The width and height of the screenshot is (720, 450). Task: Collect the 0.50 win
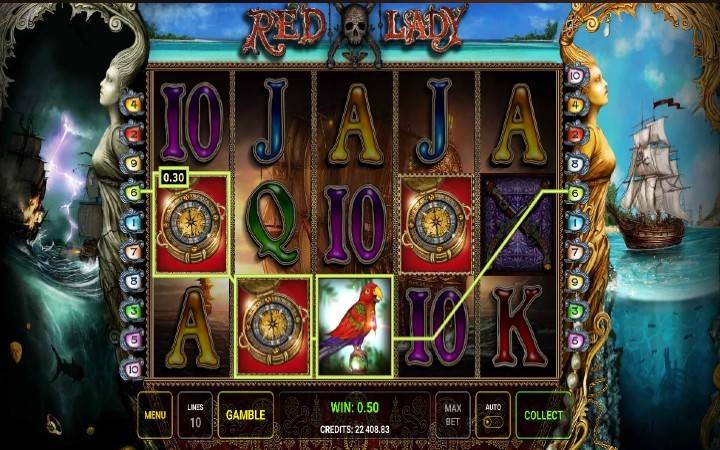click(x=543, y=414)
